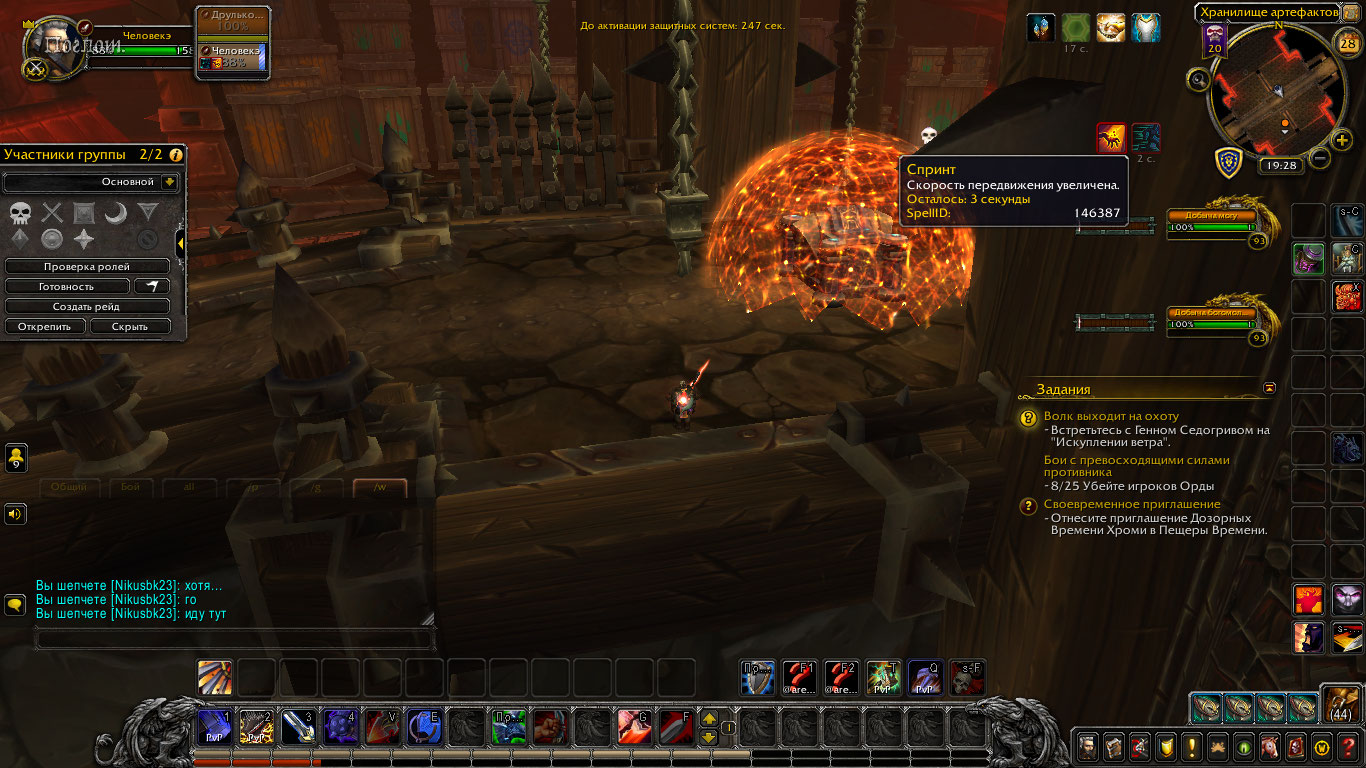Click the "Открепить" button

[x=45, y=326]
